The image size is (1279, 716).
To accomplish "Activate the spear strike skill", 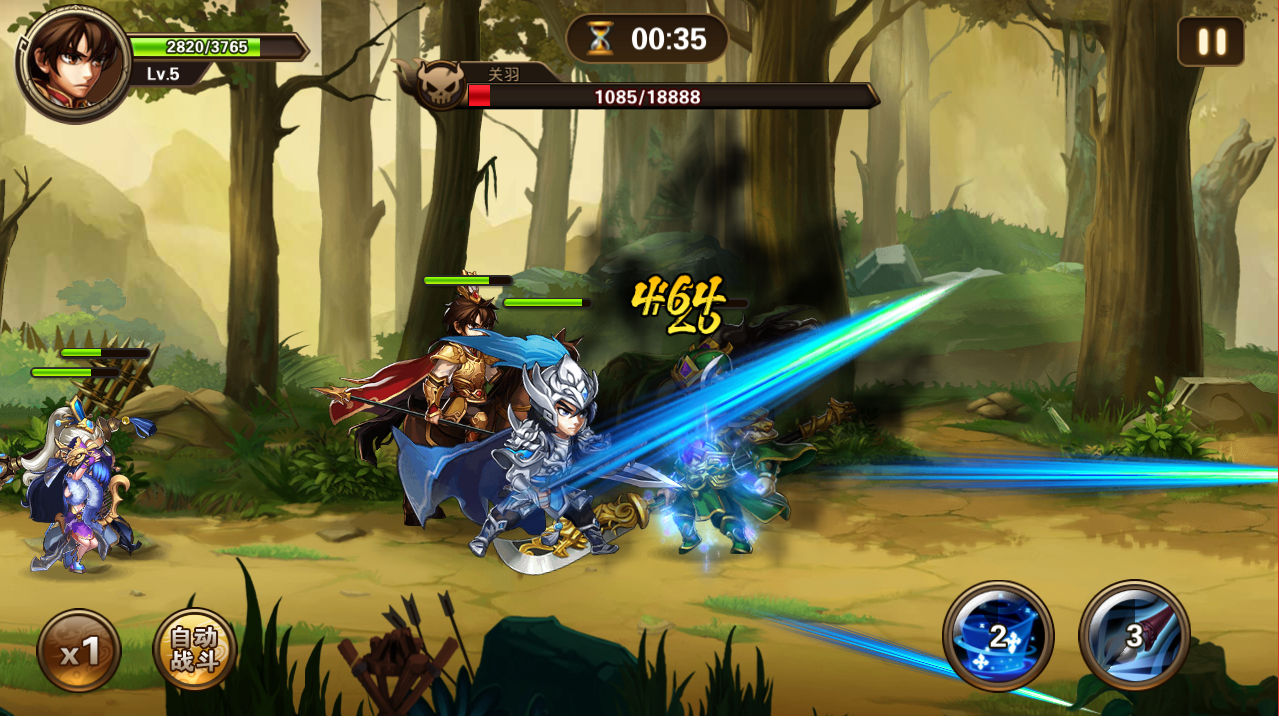I will (1133, 636).
